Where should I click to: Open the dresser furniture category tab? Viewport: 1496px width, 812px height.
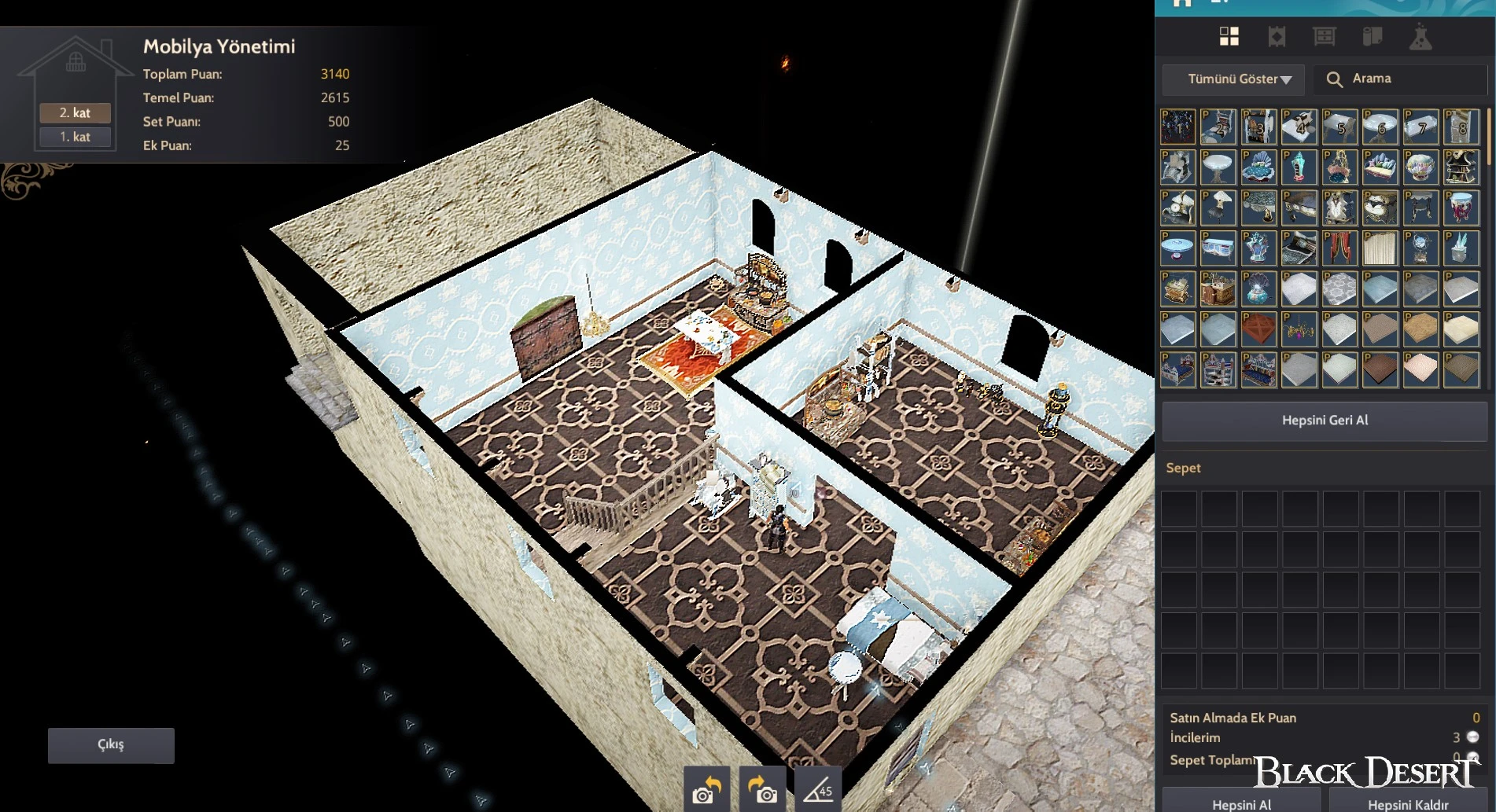1325,37
